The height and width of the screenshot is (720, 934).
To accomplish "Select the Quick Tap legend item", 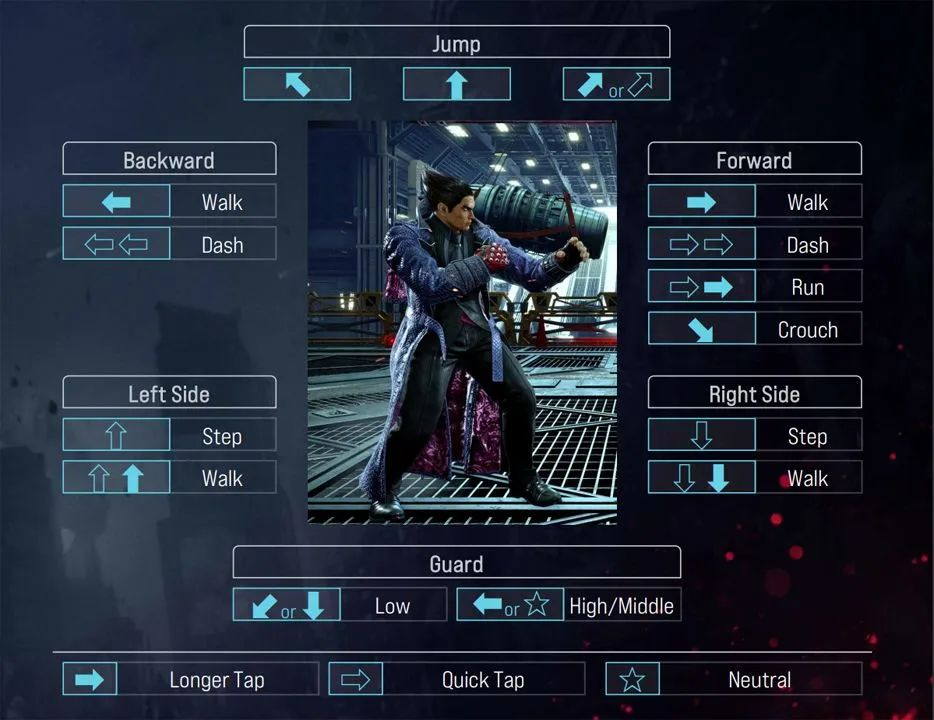I will click(x=456, y=680).
